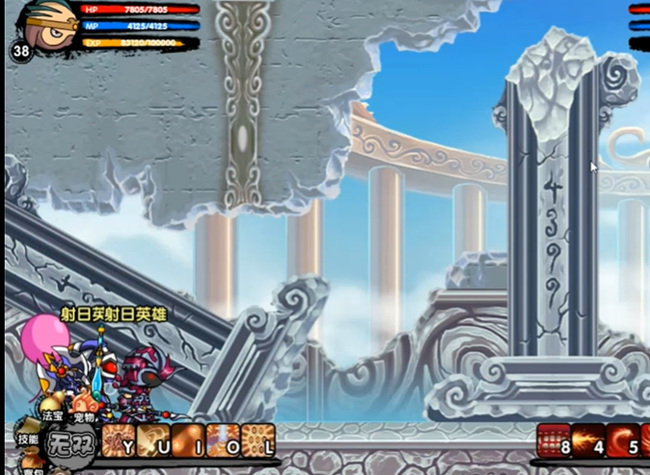Open the 宠物 pet menu
Screen dimensions: 650x475
point(85,418)
